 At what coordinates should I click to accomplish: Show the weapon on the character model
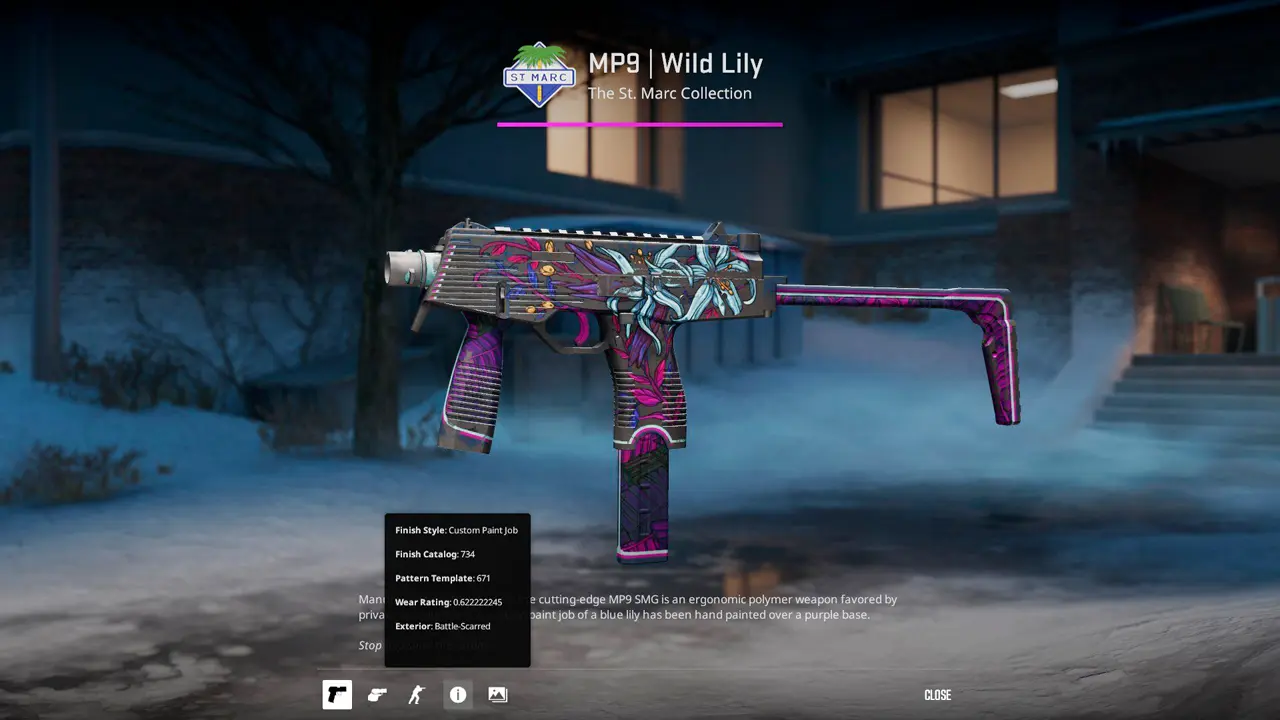click(417, 694)
